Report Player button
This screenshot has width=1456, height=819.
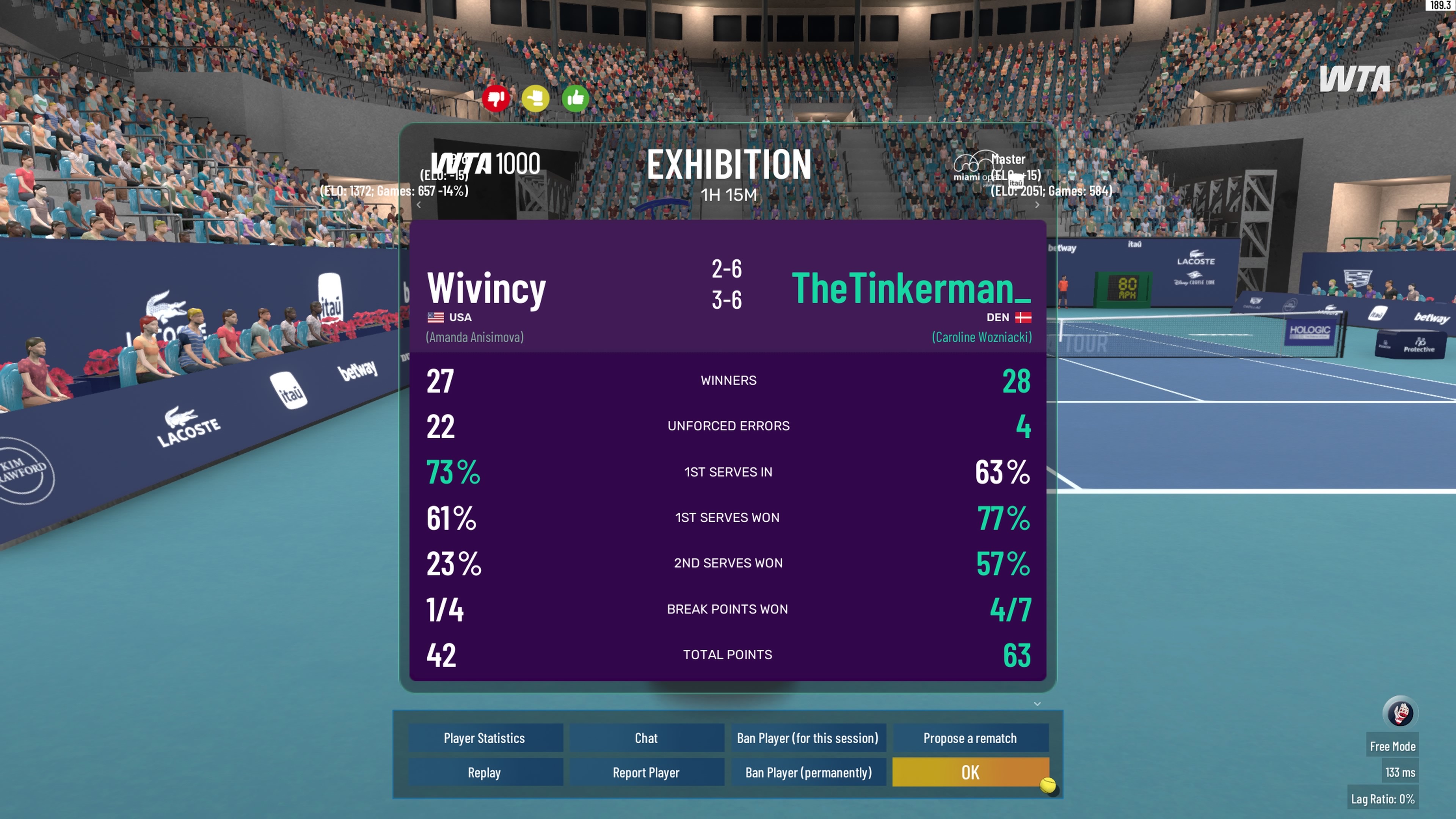(646, 772)
